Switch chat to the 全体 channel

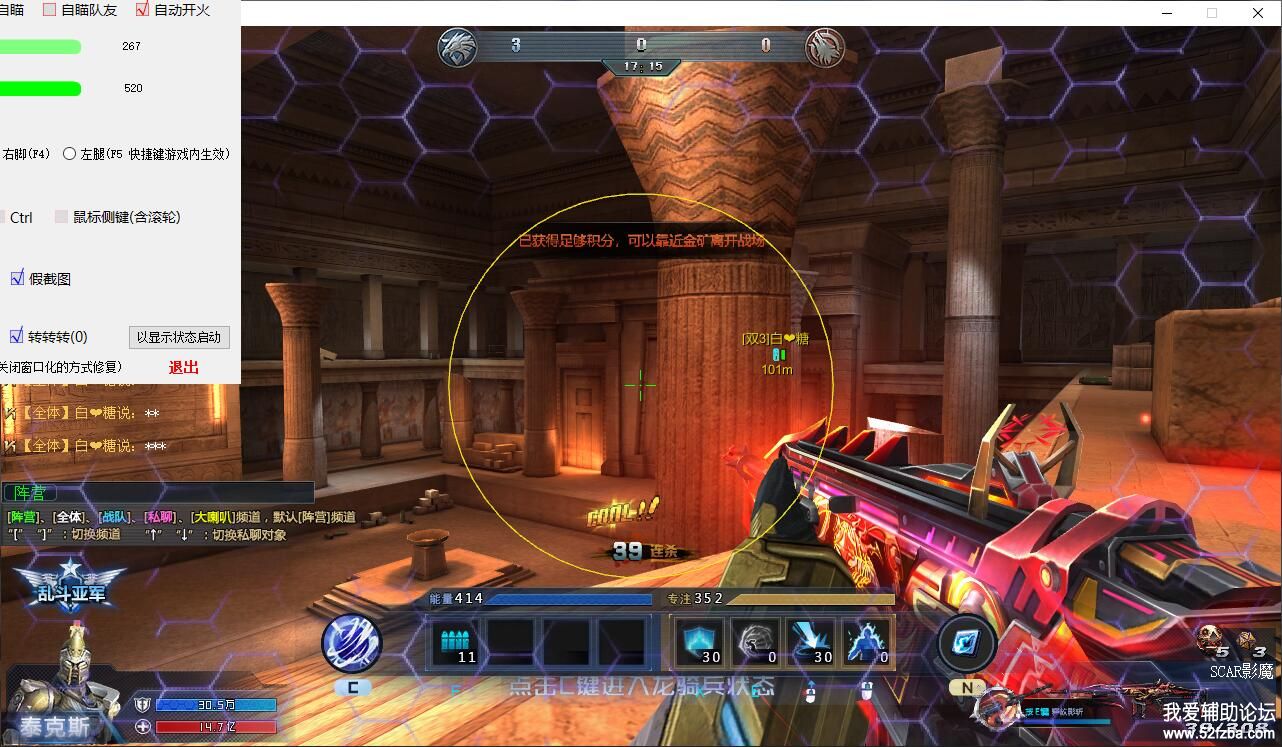(x=69, y=517)
